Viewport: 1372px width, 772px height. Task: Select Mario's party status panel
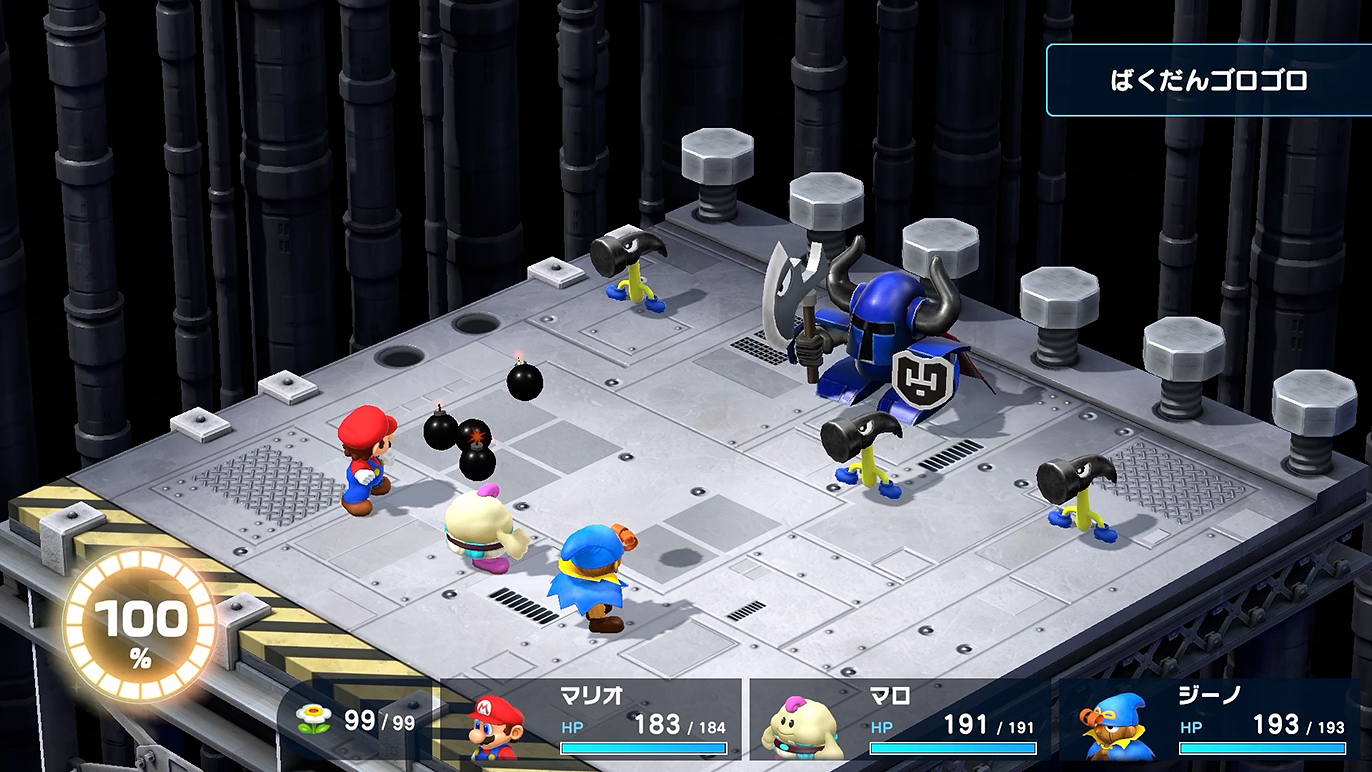pyautogui.click(x=592, y=720)
